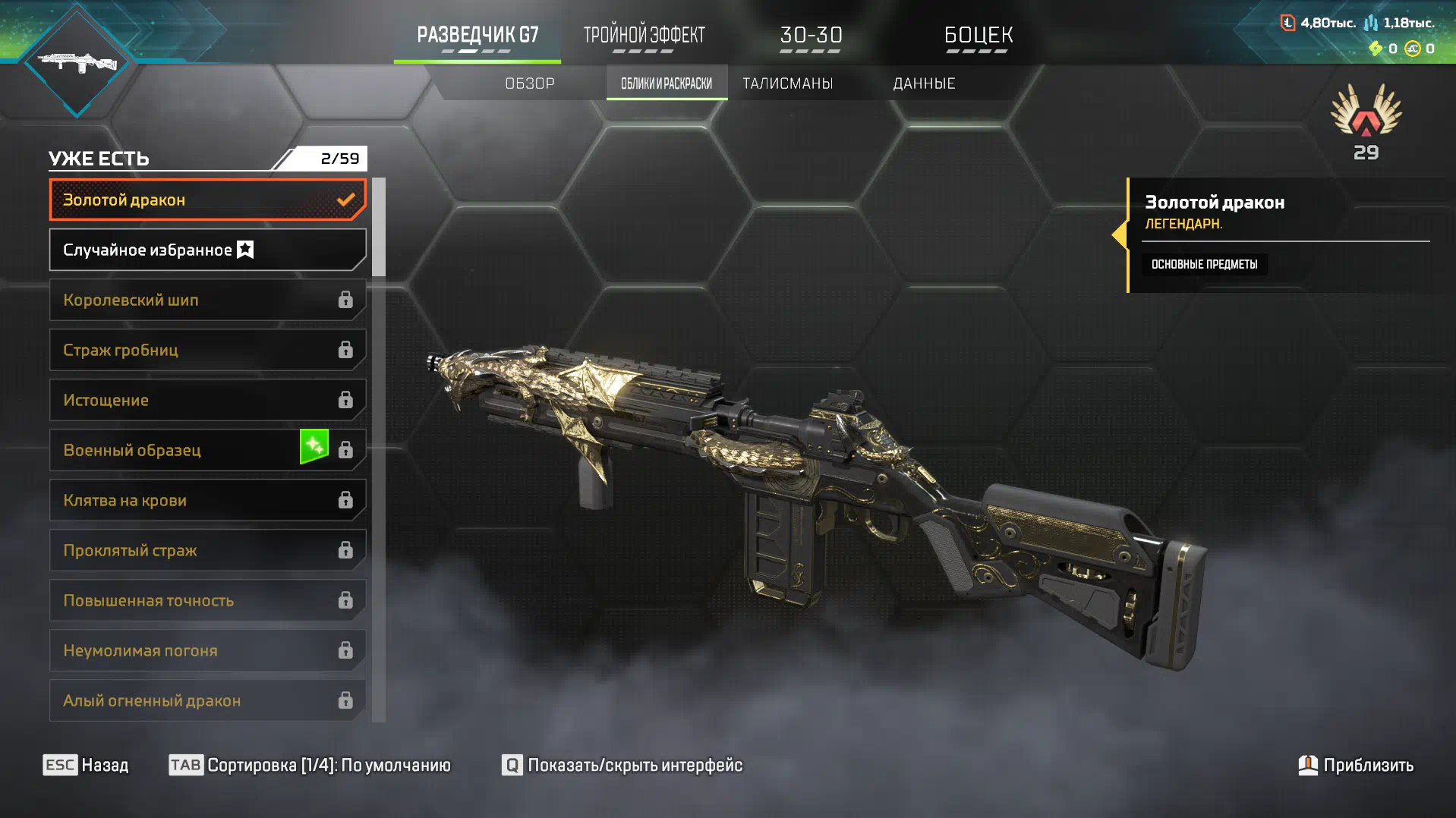Select the Золотой дракон skin
The image size is (1456, 818).
(x=207, y=200)
